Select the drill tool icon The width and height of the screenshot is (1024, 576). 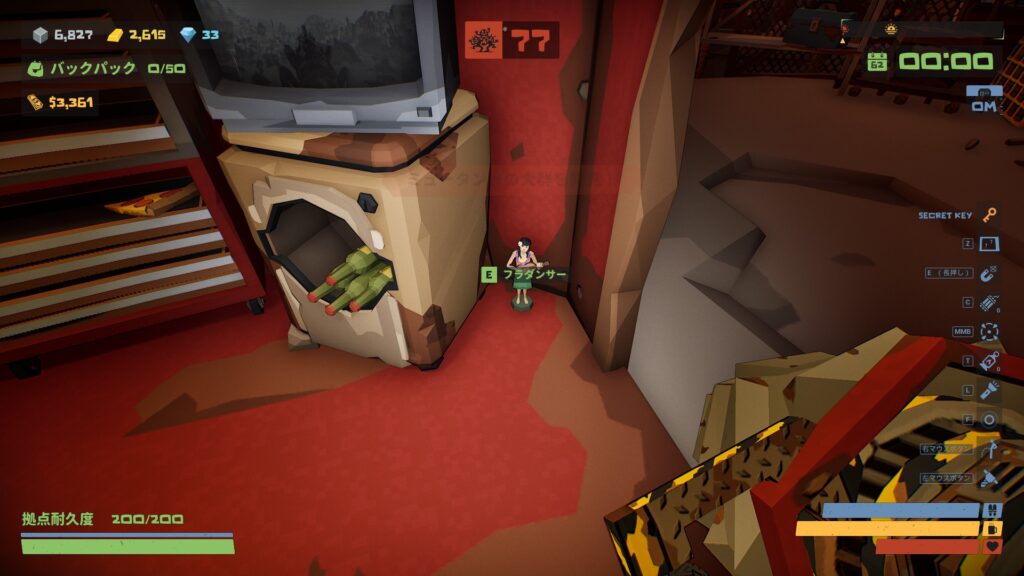coord(990,478)
